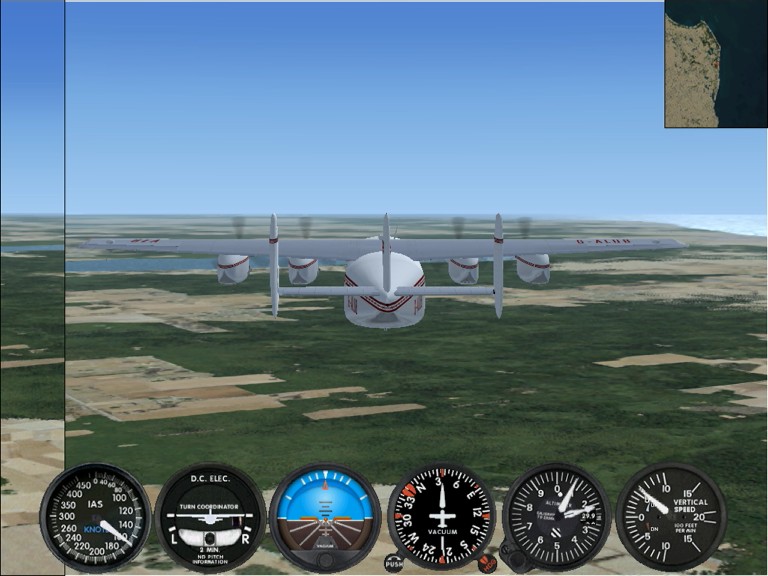
Task: Click the IAS airspeed indicator gauge
Action: 96,516
